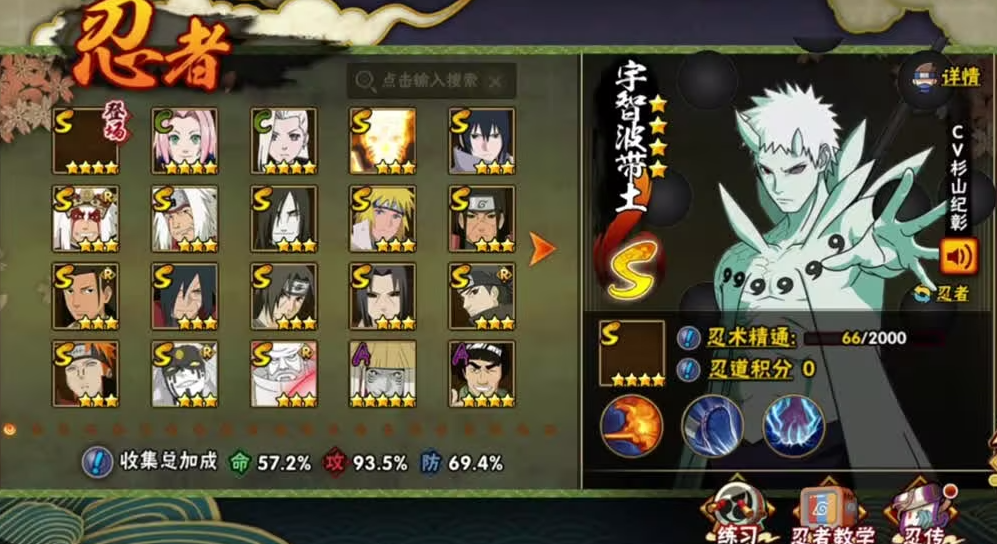Pick the blond Minato ninja tile

[382, 218]
